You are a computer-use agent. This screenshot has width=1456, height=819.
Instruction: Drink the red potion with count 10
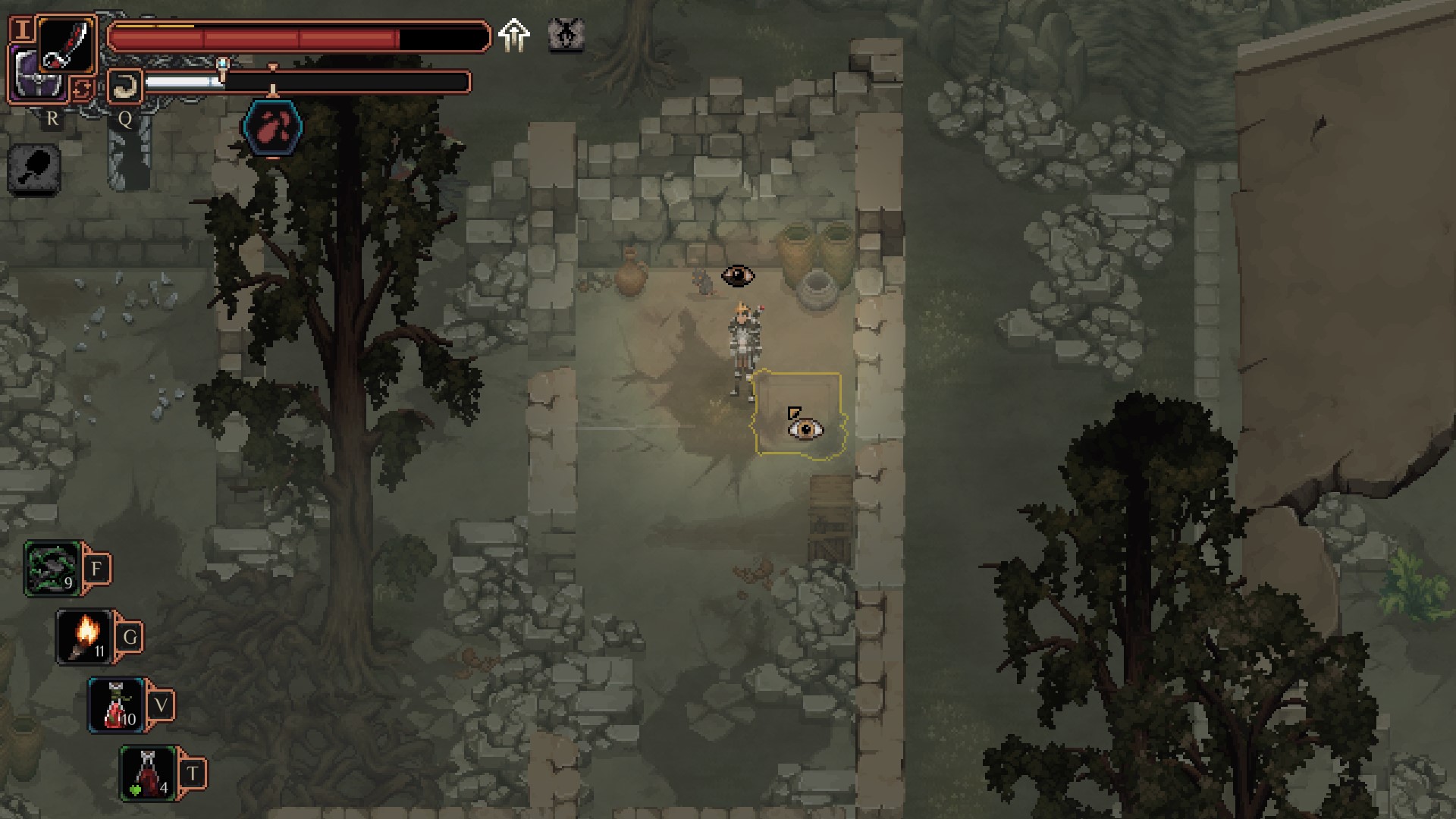(x=117, y=705)
